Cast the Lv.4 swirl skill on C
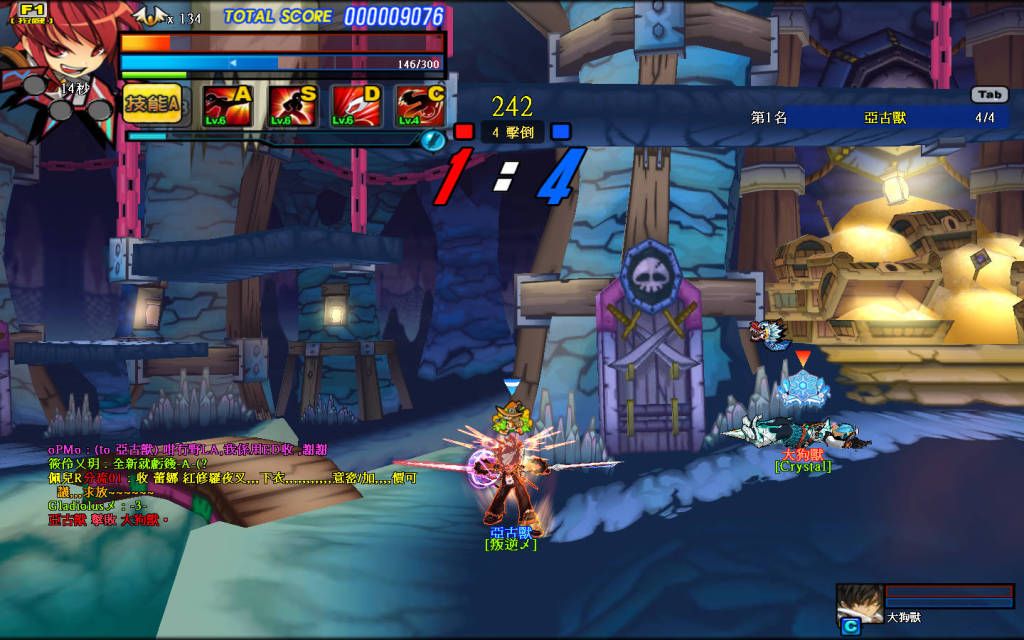 tap(420, 106)
